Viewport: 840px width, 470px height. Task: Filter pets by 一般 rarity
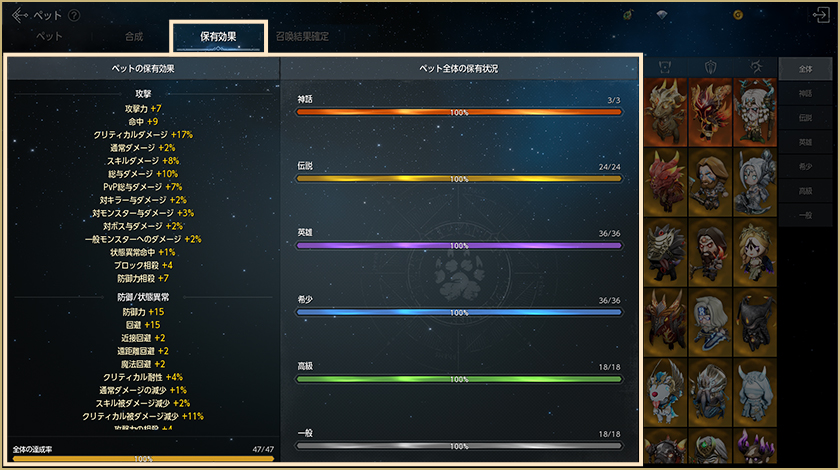805,214
